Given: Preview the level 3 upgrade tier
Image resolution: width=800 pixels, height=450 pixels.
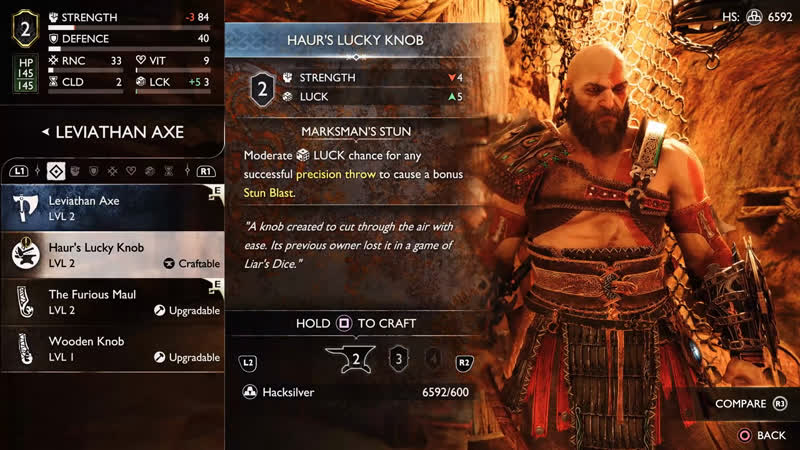Looking at the screenshot, I should 399,360.
